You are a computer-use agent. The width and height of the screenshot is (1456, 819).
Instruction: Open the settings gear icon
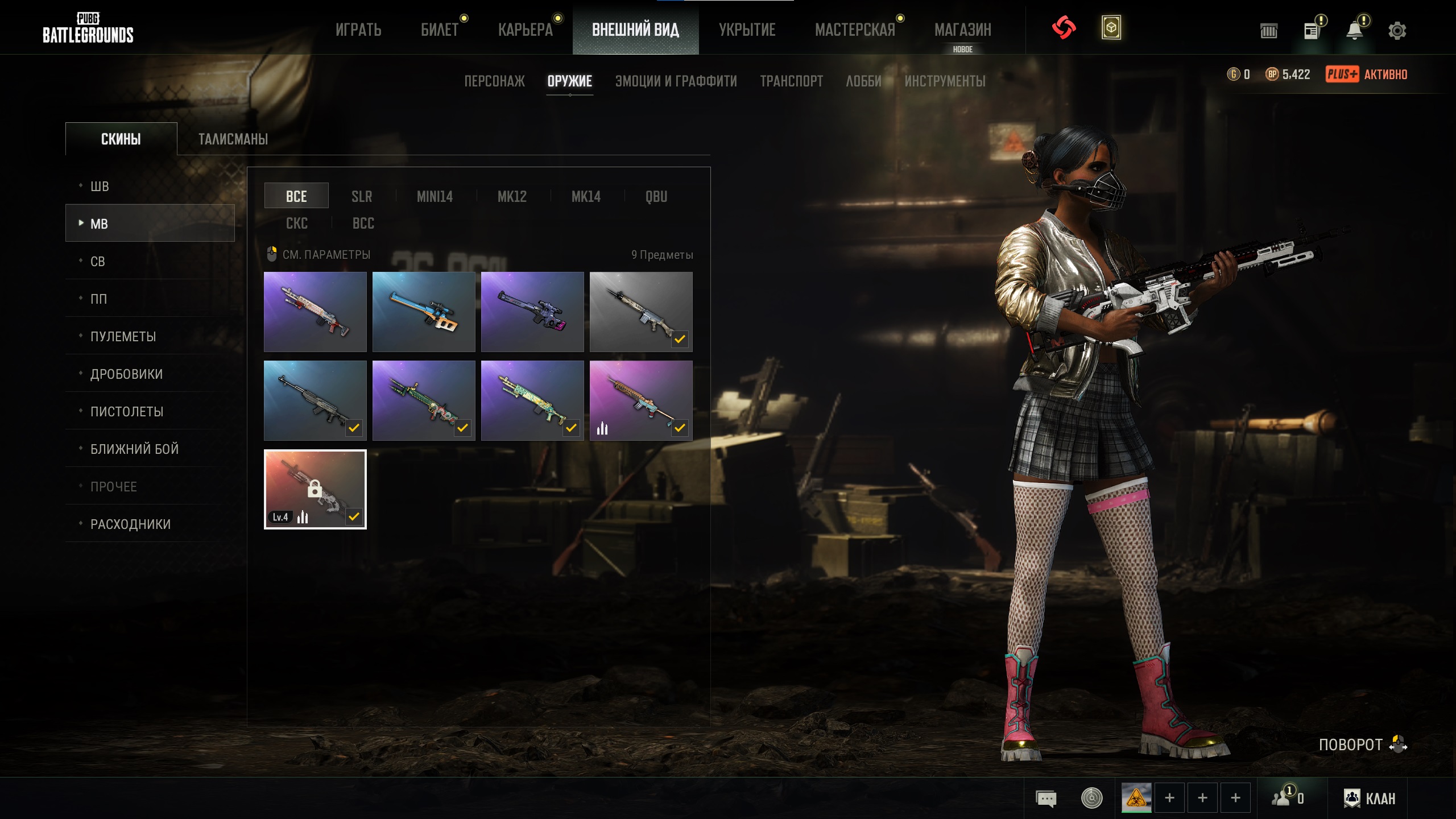(1397, 31)
